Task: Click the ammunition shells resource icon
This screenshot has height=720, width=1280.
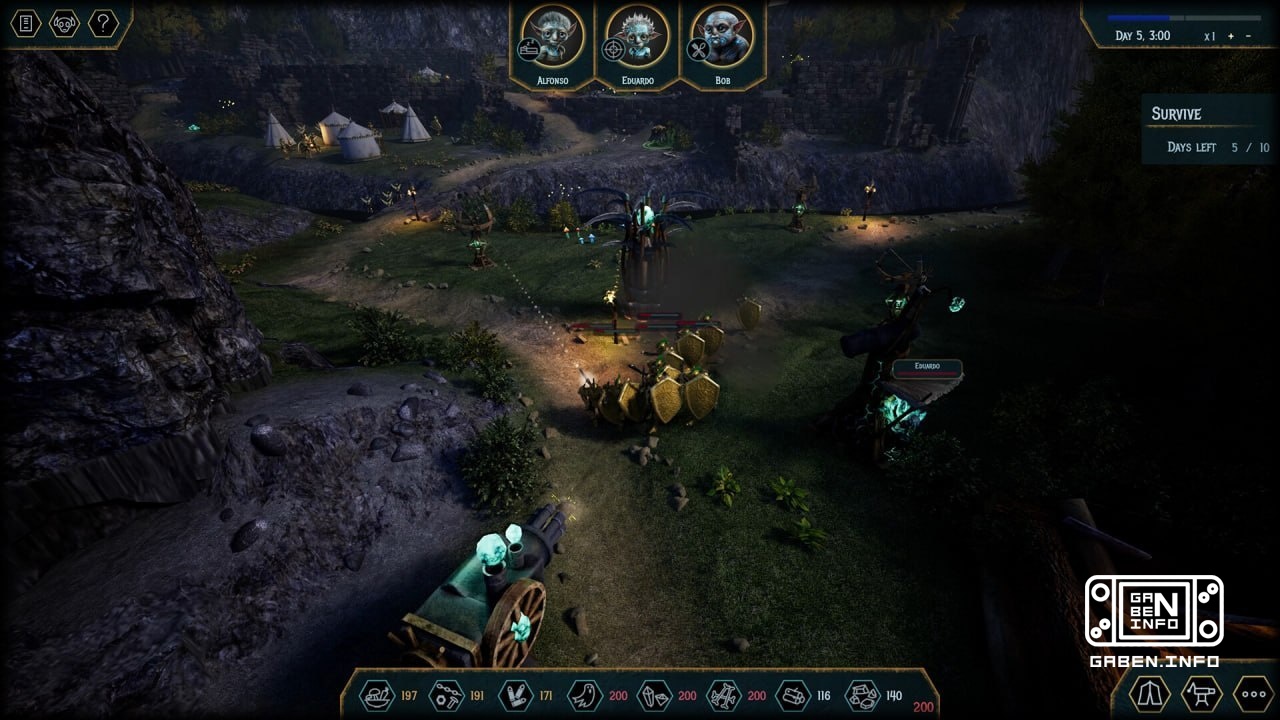Action: tap(515, 695)
